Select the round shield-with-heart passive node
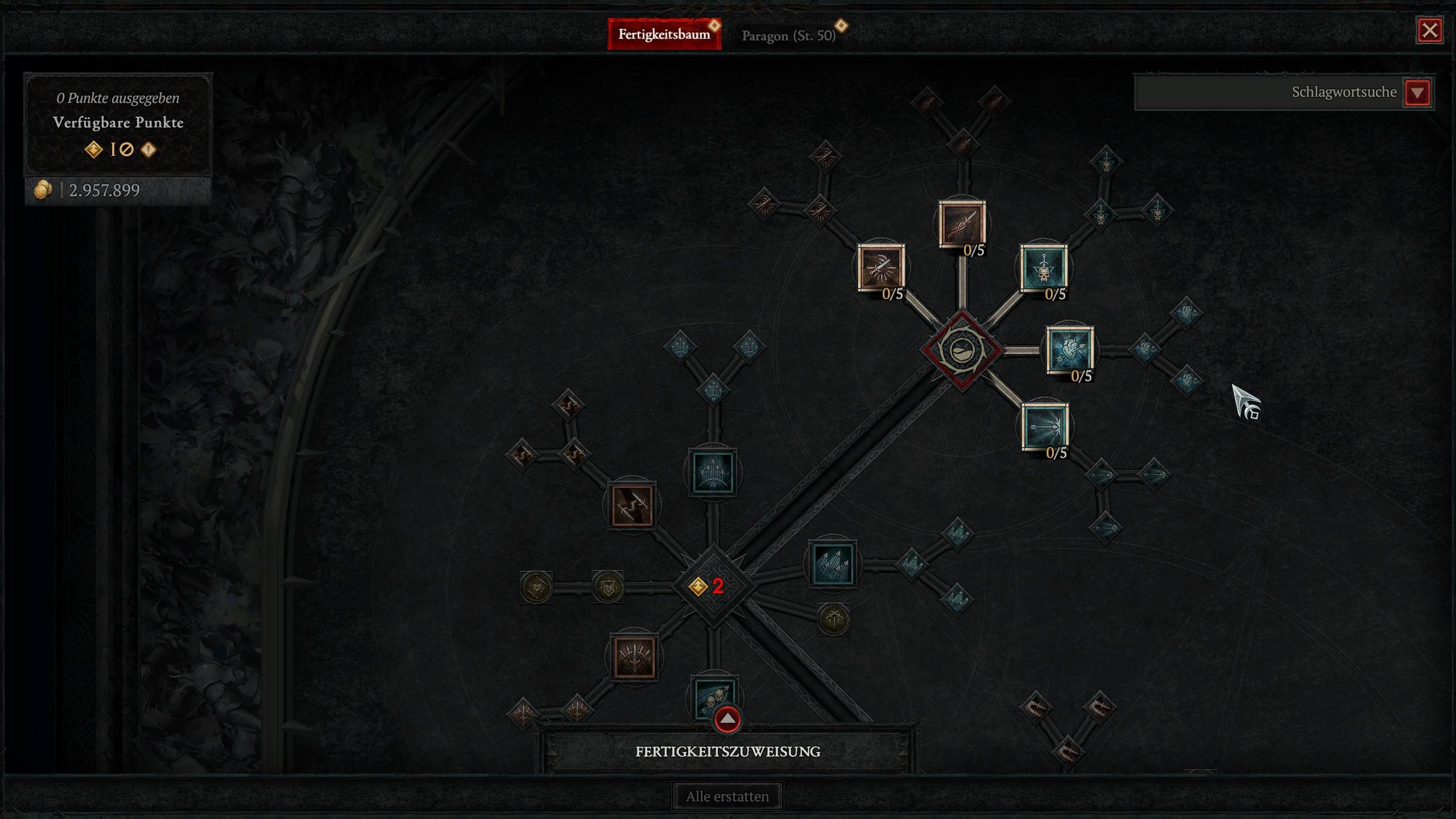This screenshot has height=819, width=1456. 607,586
